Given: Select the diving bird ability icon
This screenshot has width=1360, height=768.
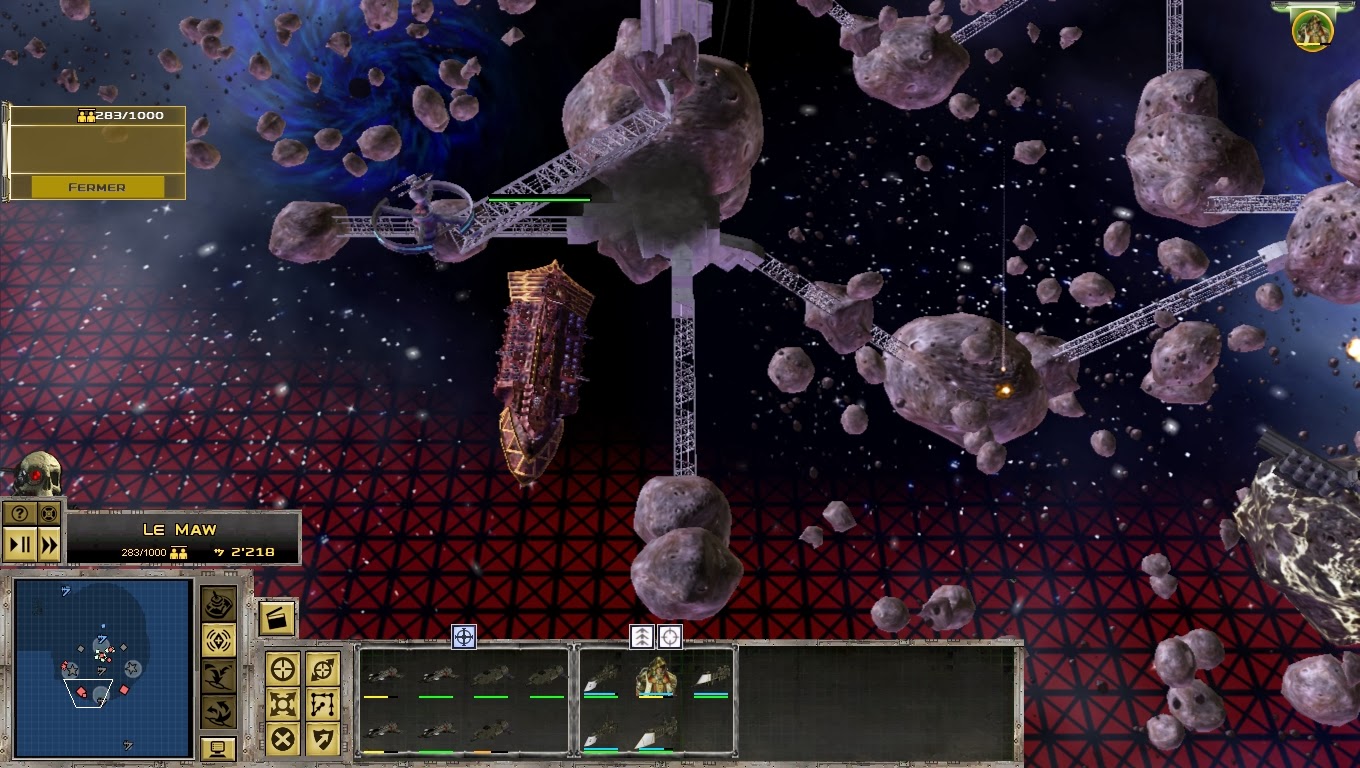Looking at the screenshot, I should pos(219,677).
